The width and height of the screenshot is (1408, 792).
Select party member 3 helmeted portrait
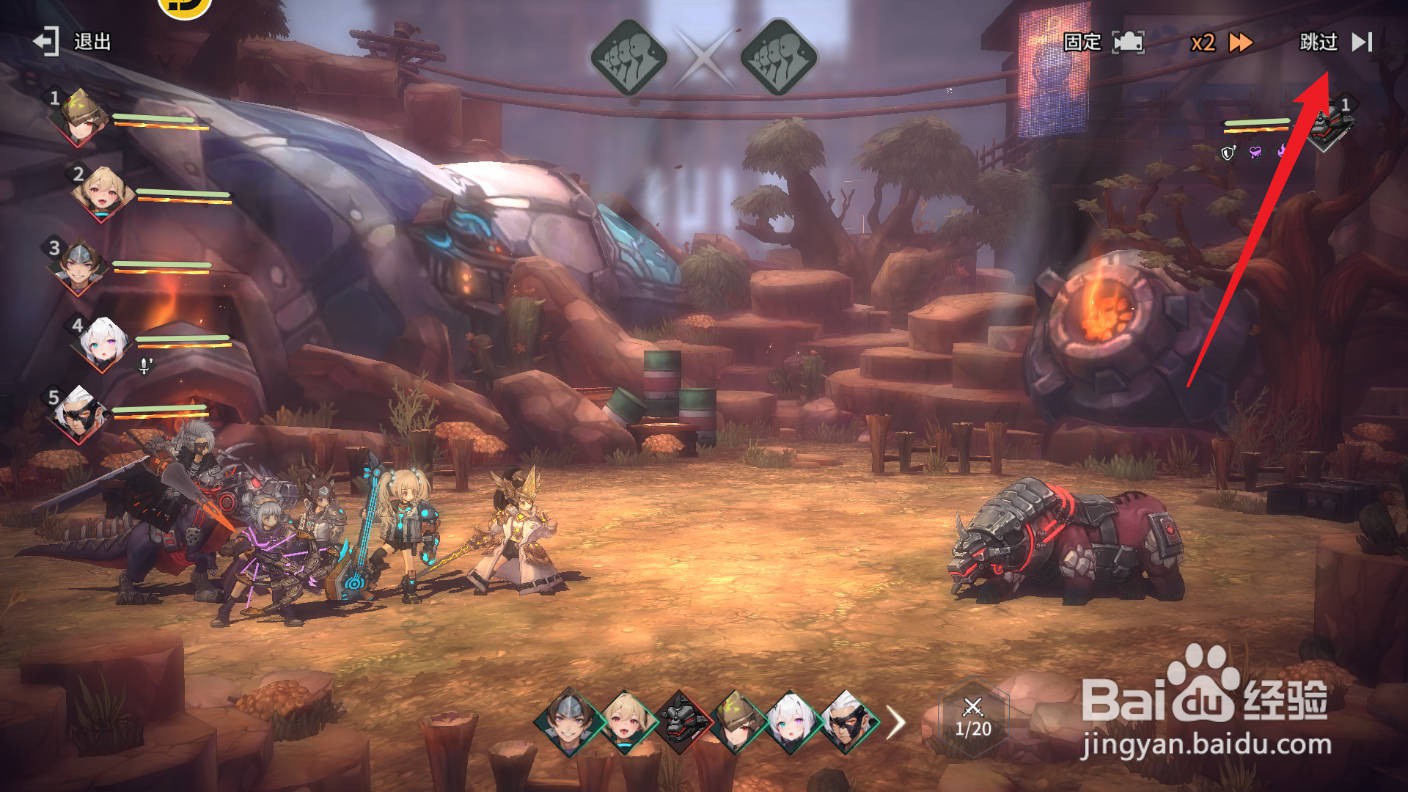[x=78, y=264]
